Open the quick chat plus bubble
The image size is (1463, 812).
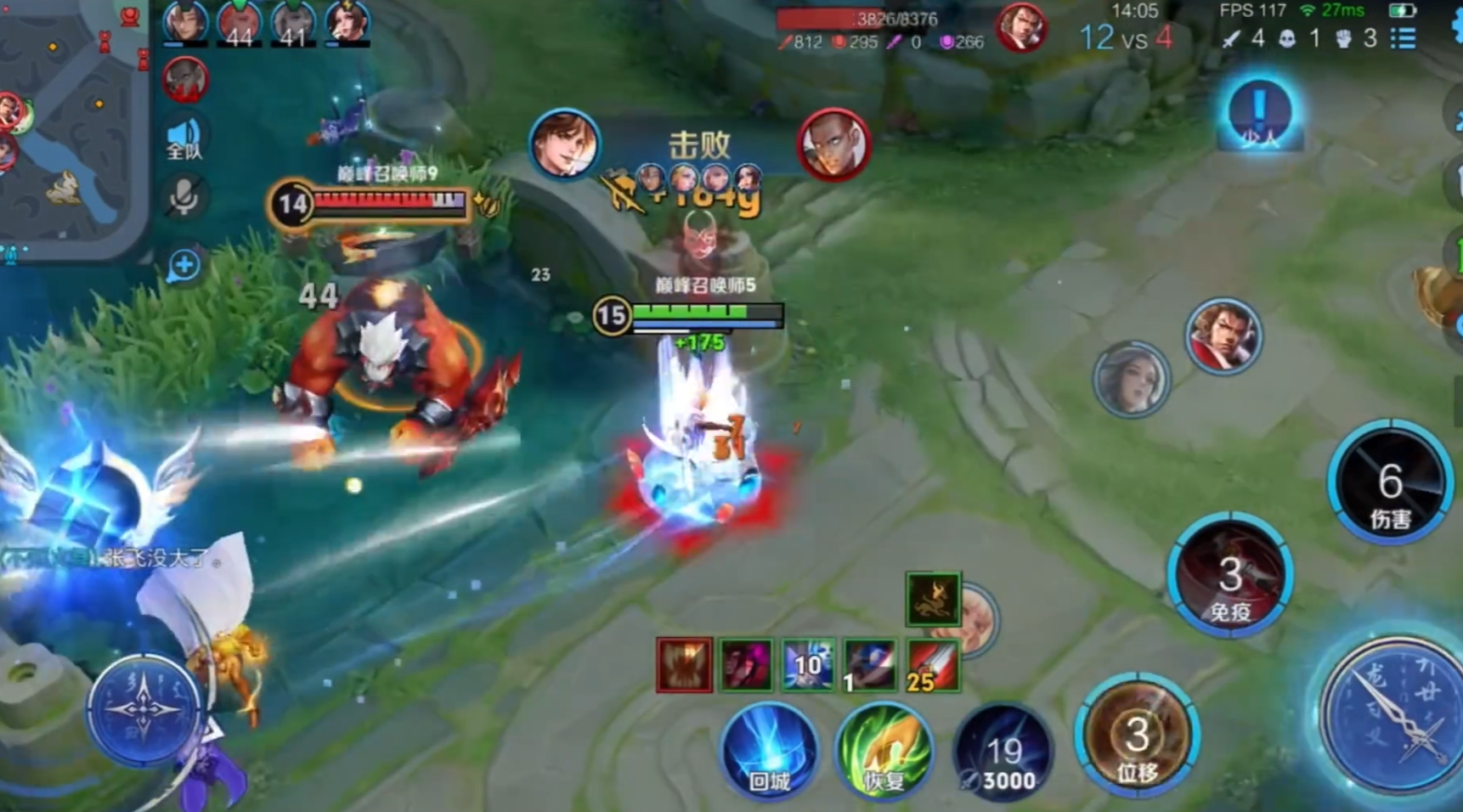click(184, 266)
